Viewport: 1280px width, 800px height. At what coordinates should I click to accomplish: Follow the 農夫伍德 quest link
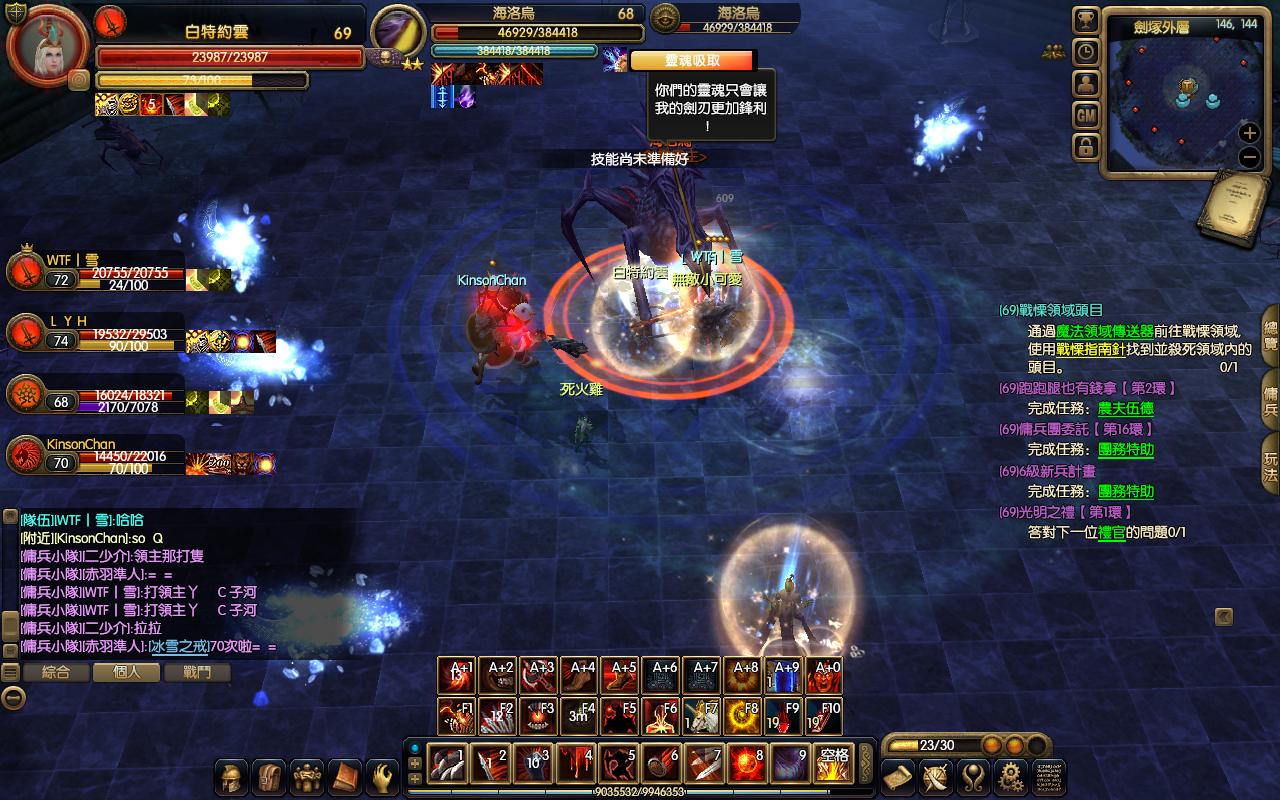click(x=1125, y=408)
